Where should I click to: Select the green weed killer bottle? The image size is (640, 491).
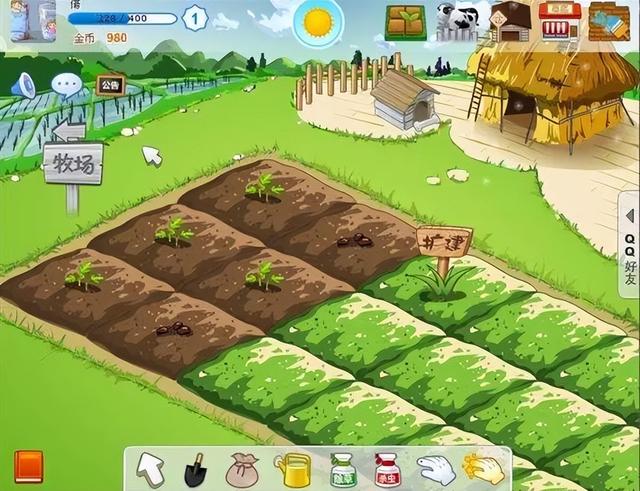point(342,469)
